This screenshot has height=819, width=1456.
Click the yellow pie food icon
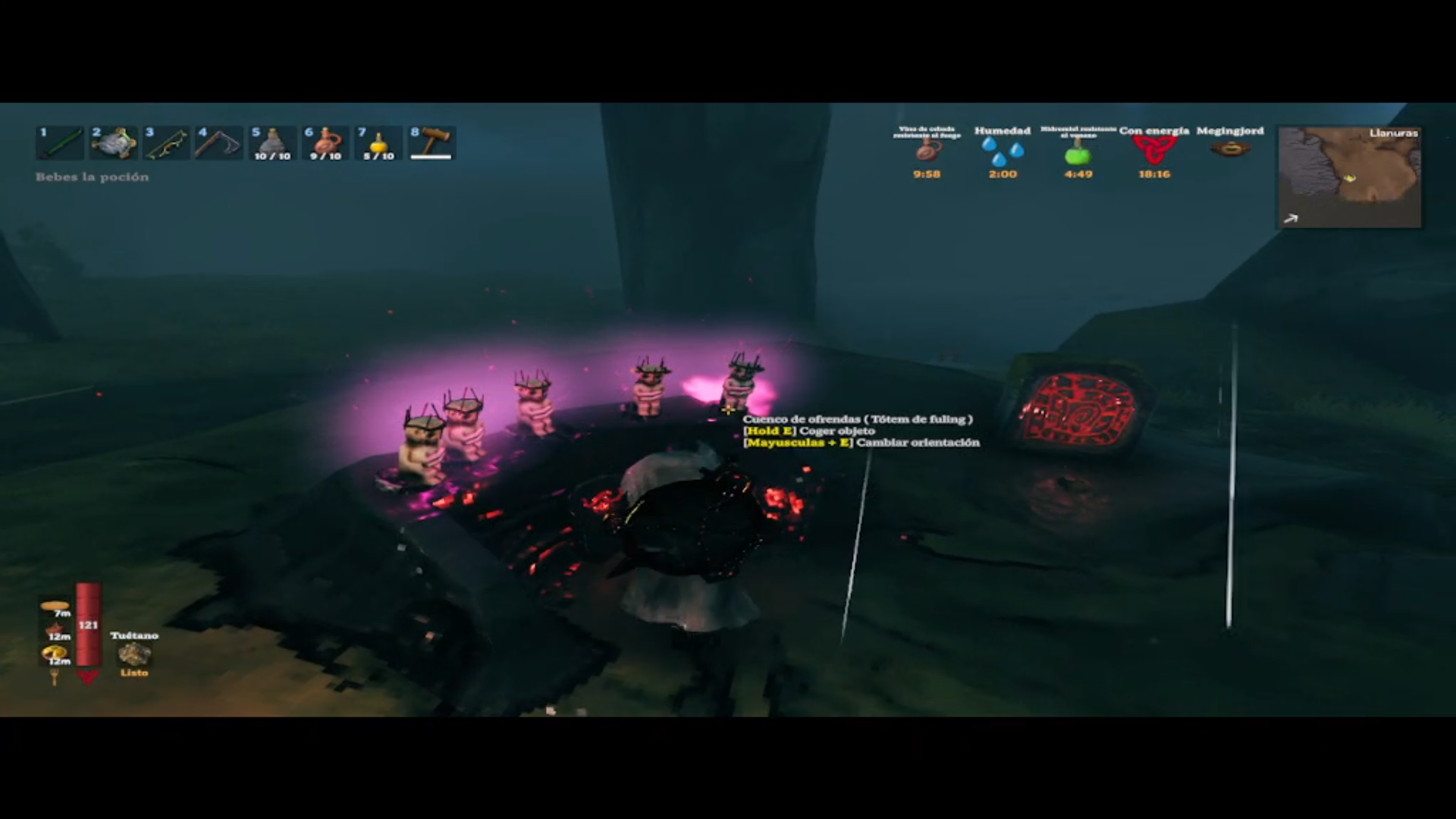(x=55, y=652)
